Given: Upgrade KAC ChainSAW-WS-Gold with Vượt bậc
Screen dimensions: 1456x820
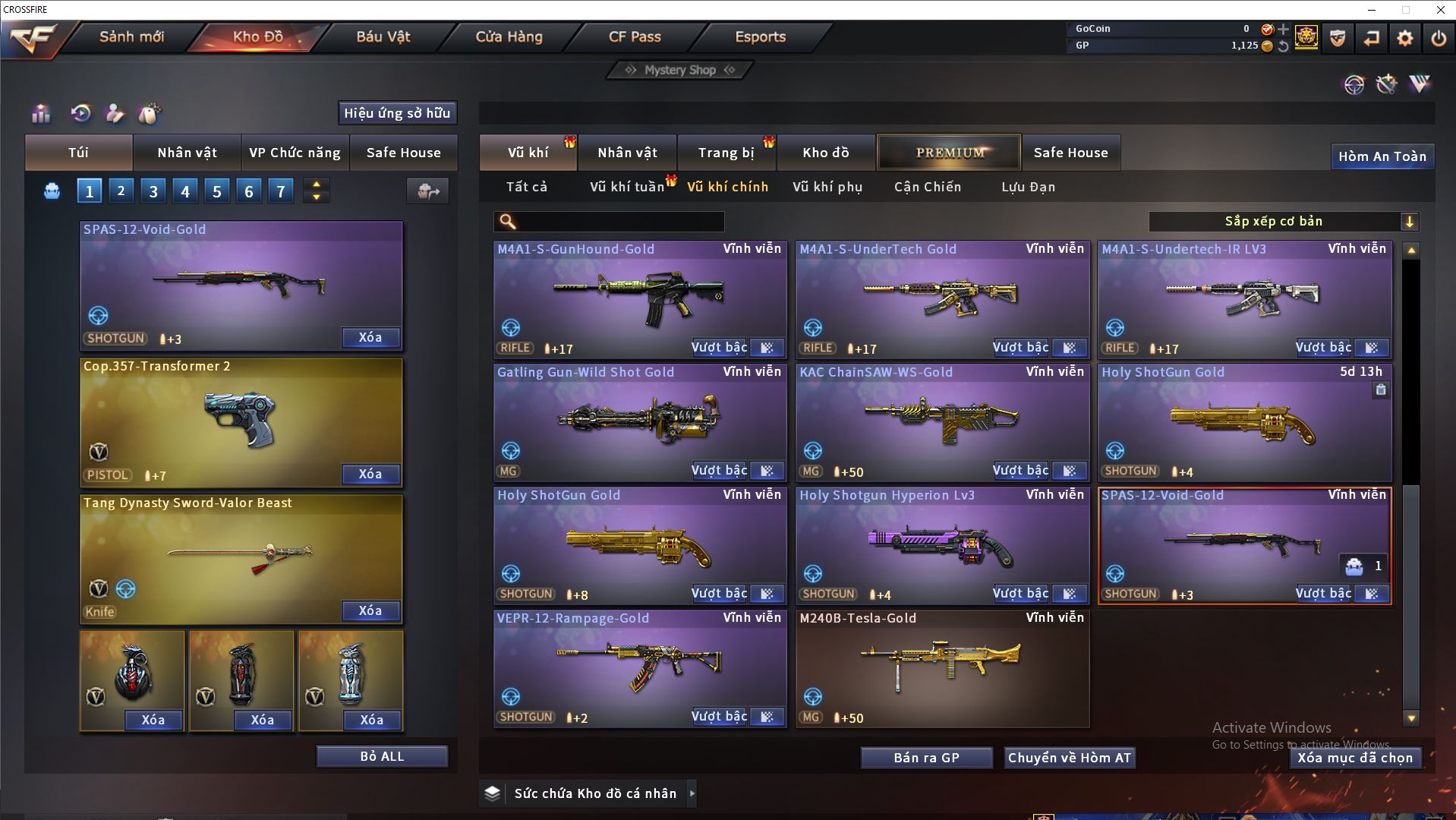Looking at the screenshot, I should [1020, 471].
